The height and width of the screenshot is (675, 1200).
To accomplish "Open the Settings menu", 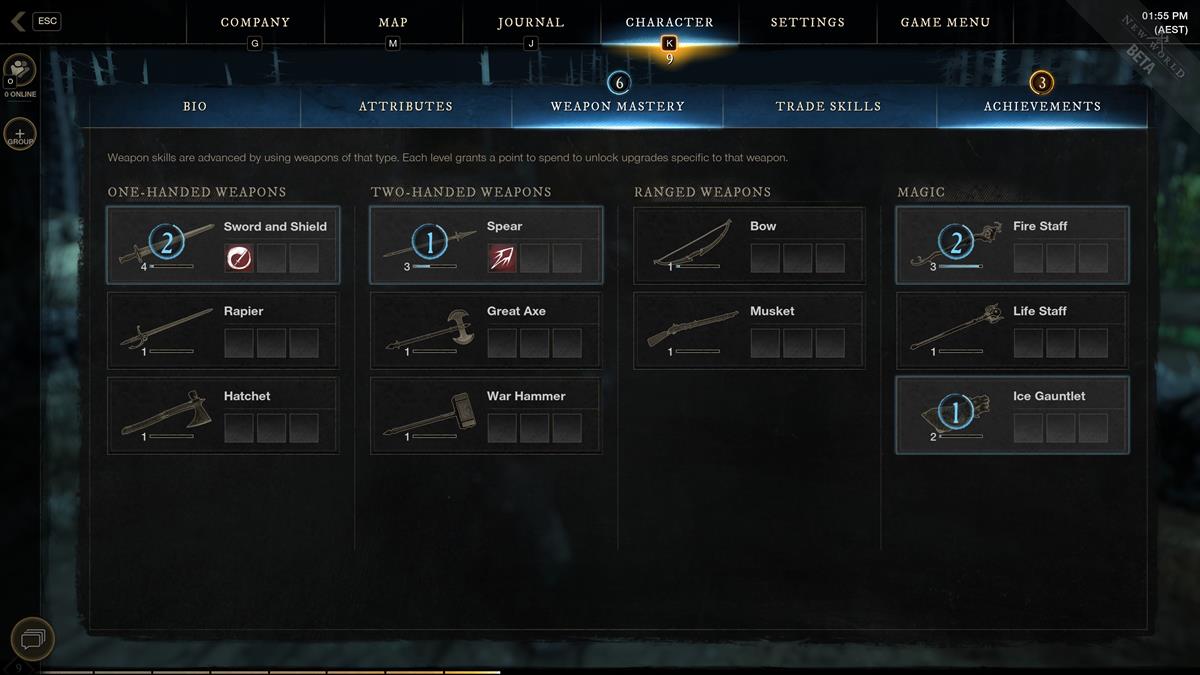I will [x=807, y=22].
